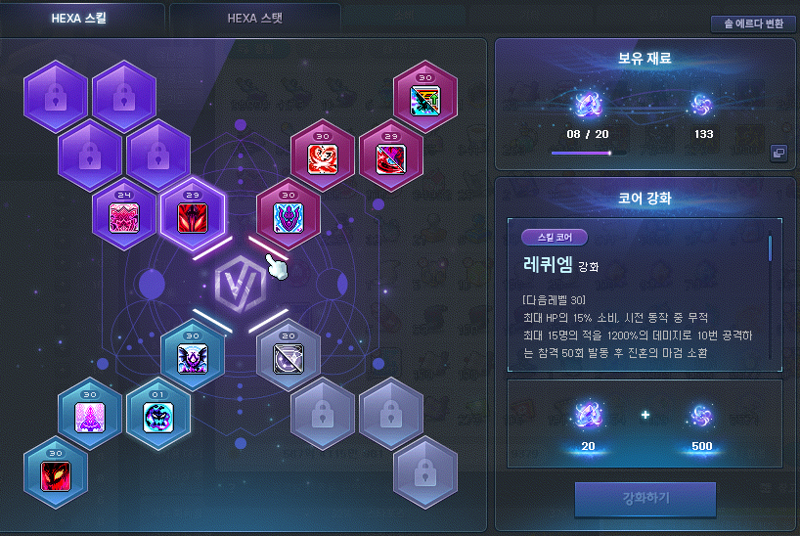The width and height of the screenshot is (800, 536).
Task: Select the level 20 grey common core
Action: point(288,358)
